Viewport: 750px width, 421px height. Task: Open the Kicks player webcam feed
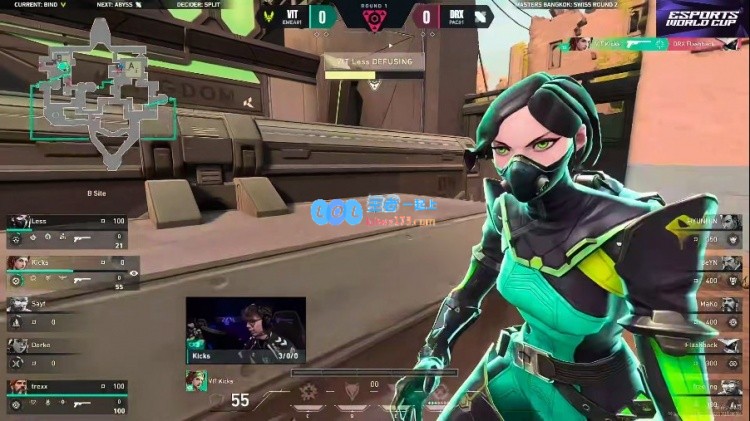245,328
